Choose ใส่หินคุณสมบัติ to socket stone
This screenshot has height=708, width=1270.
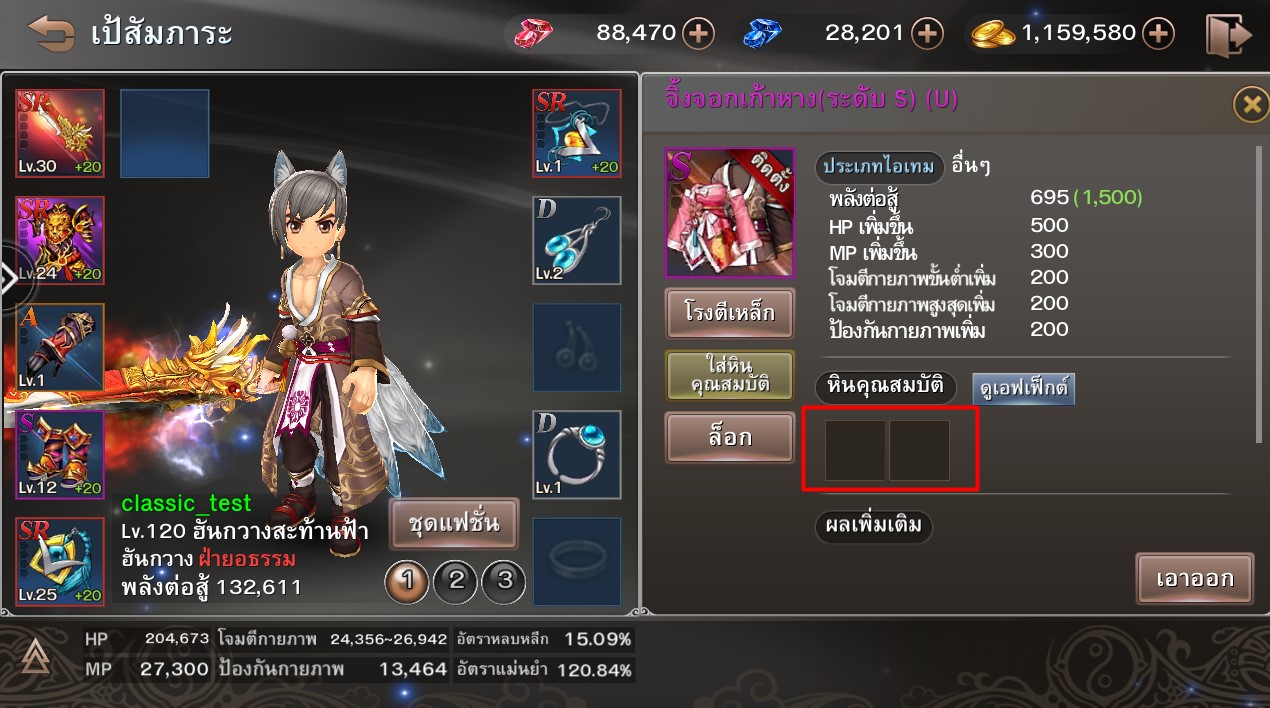[x=730, y=376]
